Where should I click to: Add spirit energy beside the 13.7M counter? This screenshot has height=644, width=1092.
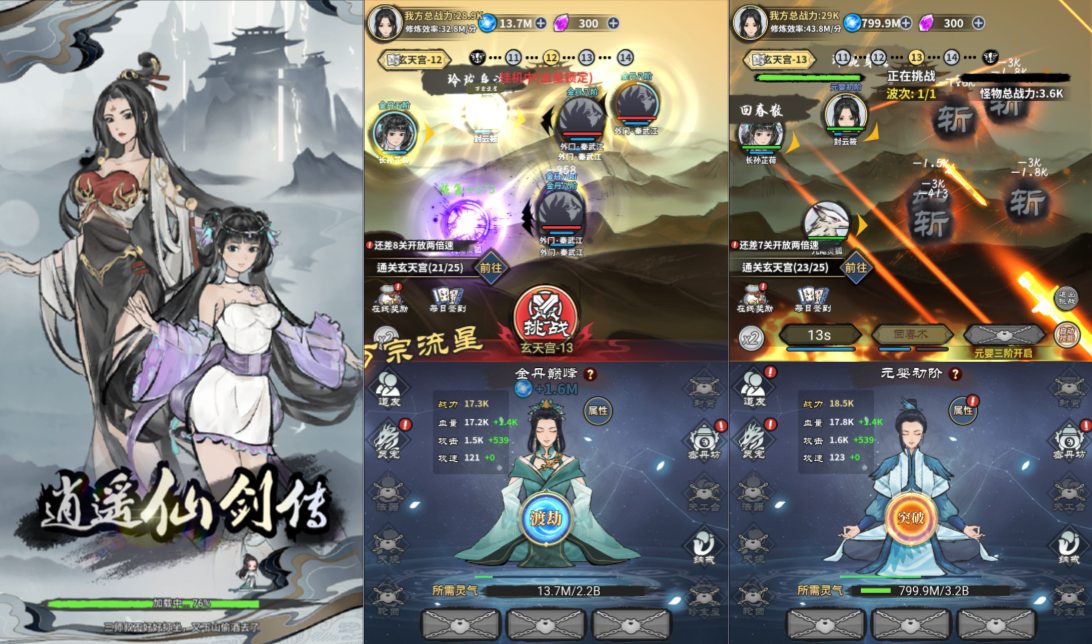(x=541, y=23)
